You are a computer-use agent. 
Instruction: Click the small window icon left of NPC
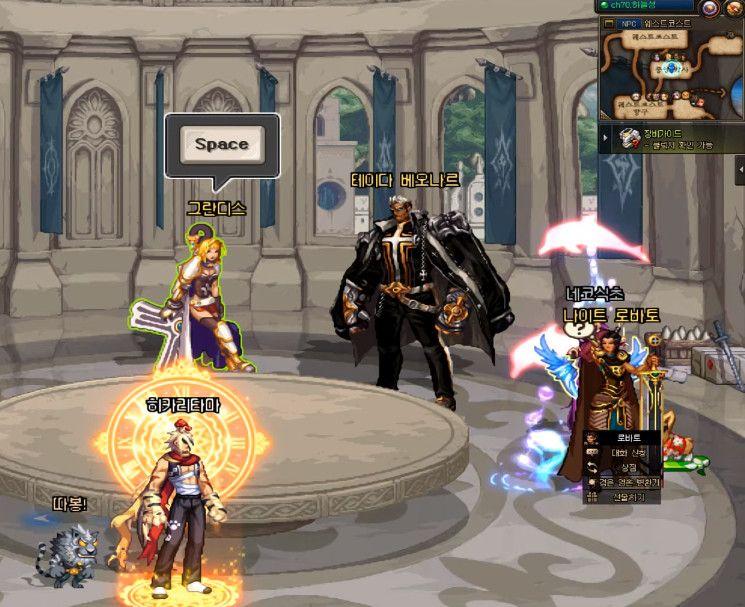tap(608, 23)
